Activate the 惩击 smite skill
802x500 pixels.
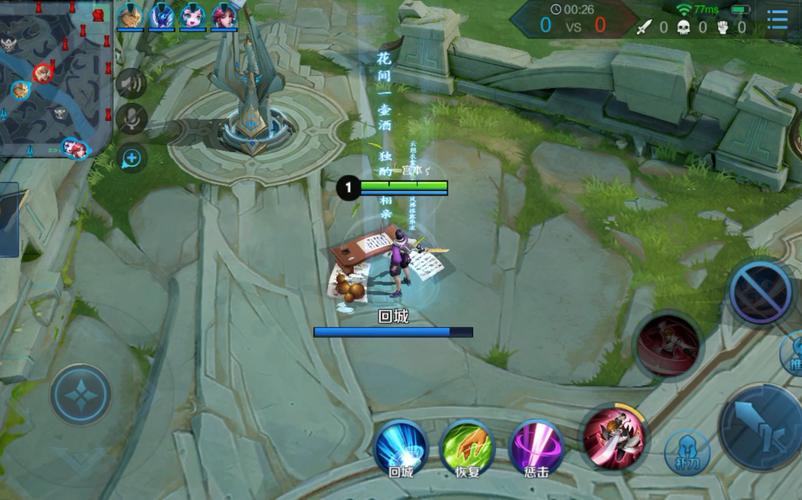(x=536, y=449)
